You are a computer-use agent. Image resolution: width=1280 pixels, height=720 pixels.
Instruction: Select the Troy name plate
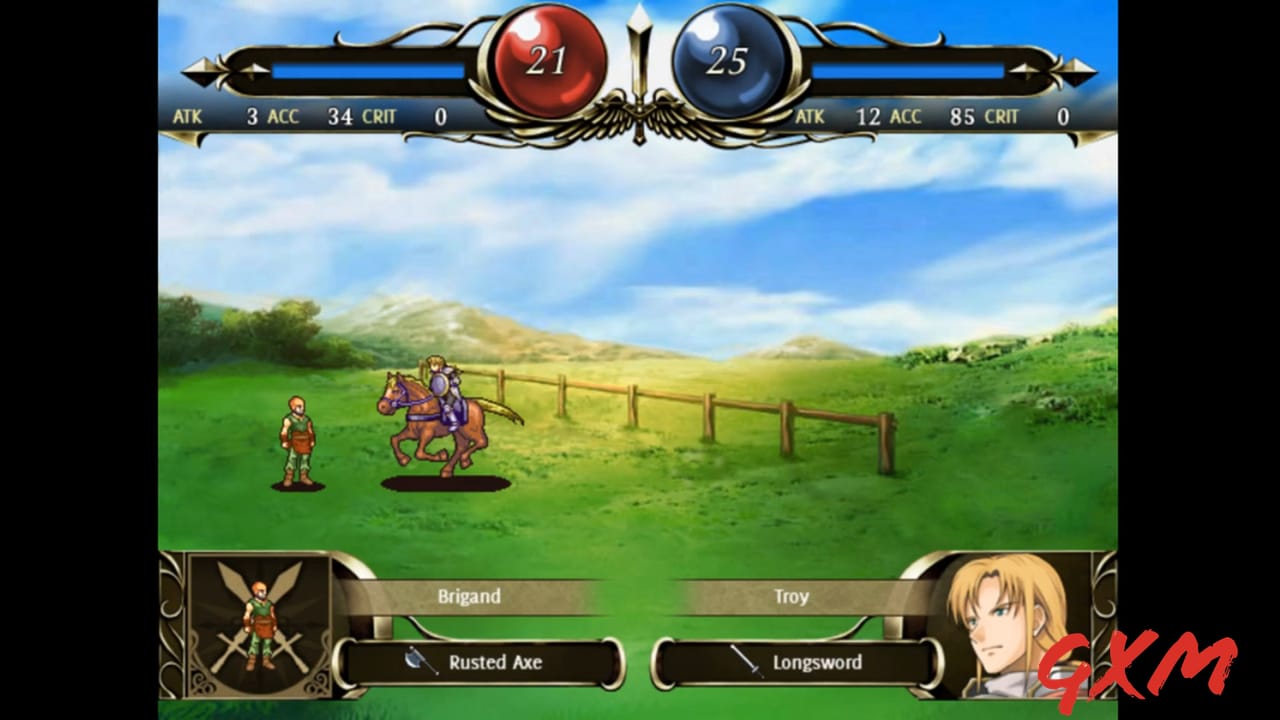(x=793, y=596)
